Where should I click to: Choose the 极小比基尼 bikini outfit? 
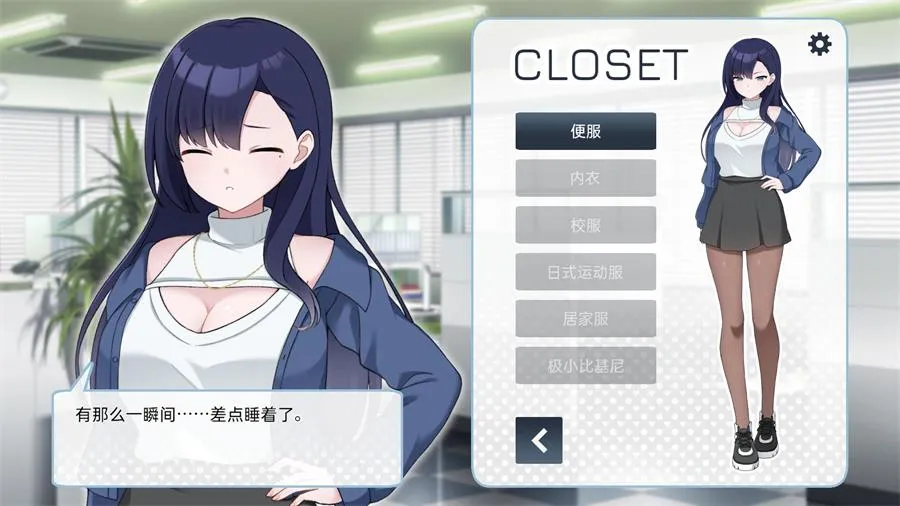coord(585,366)
